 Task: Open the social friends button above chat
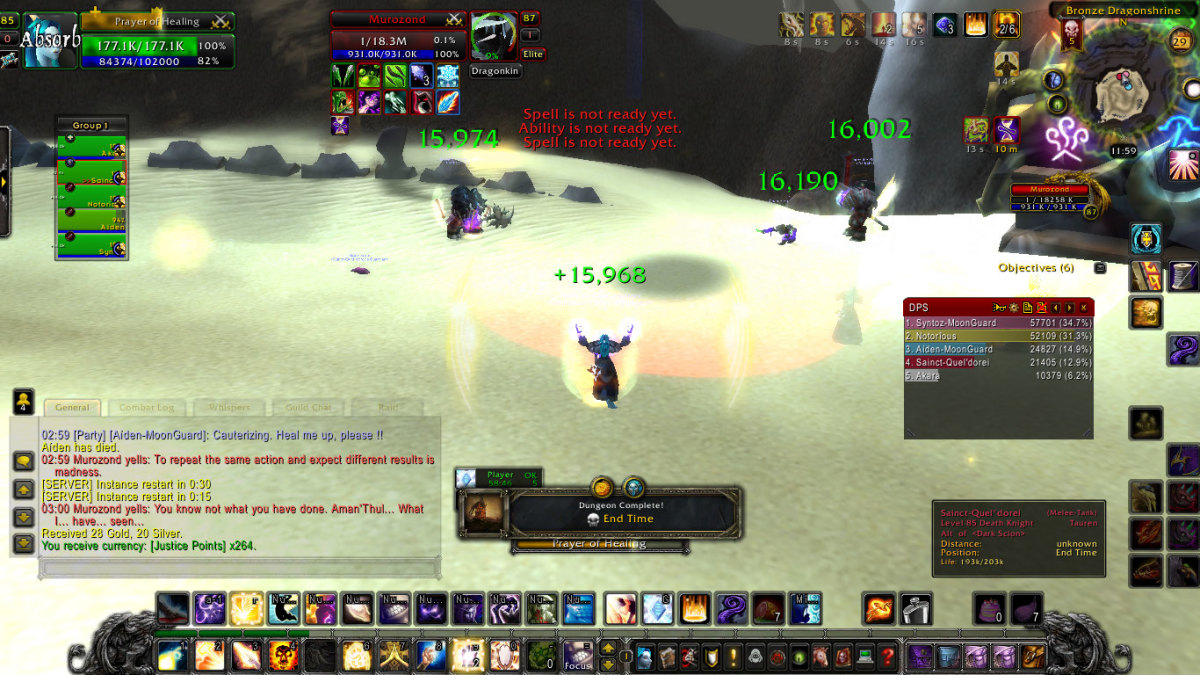click(x=23, y=401)
